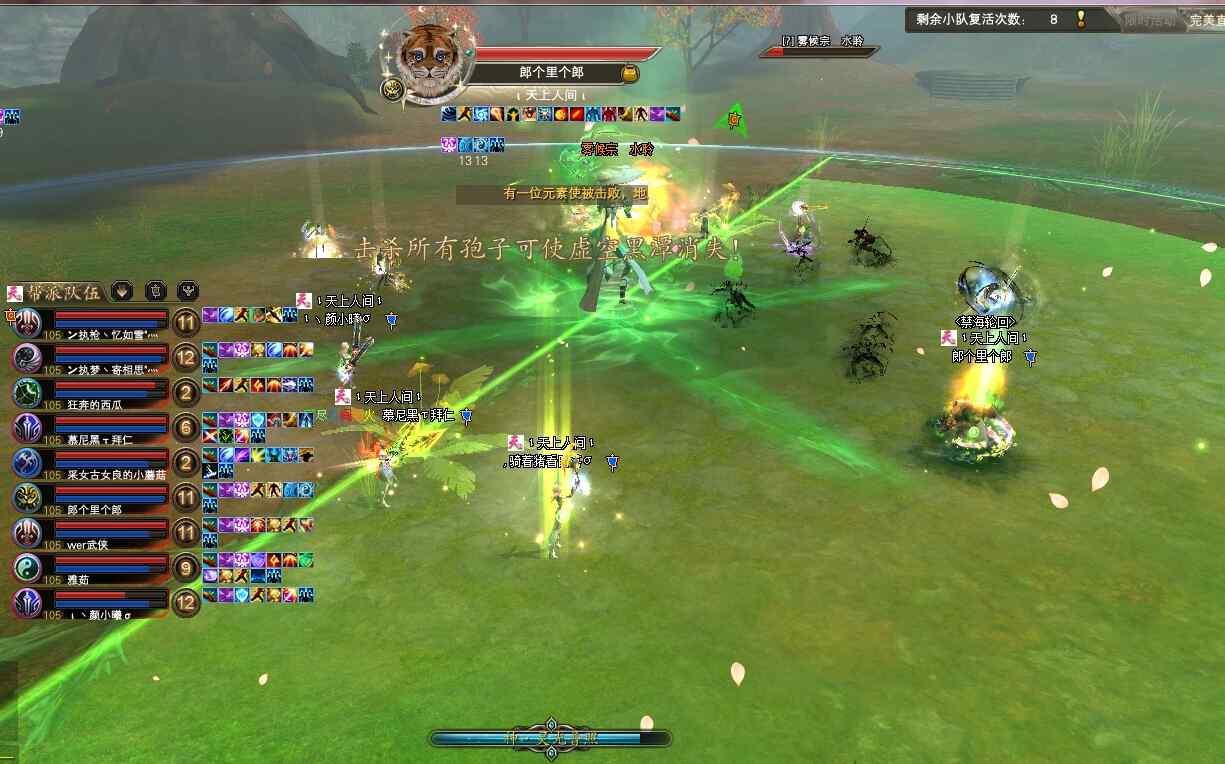Click the yellow exclamation mark icon

click(x=1081, y=19)
